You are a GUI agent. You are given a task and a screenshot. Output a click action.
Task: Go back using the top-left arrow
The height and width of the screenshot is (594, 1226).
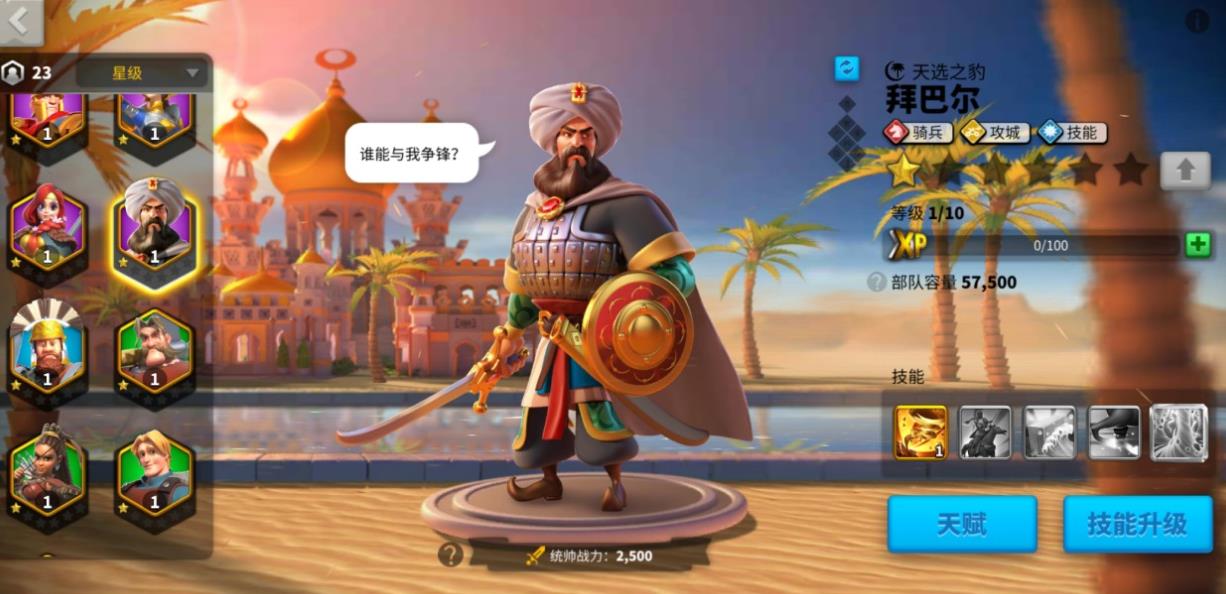pos(20,21)
